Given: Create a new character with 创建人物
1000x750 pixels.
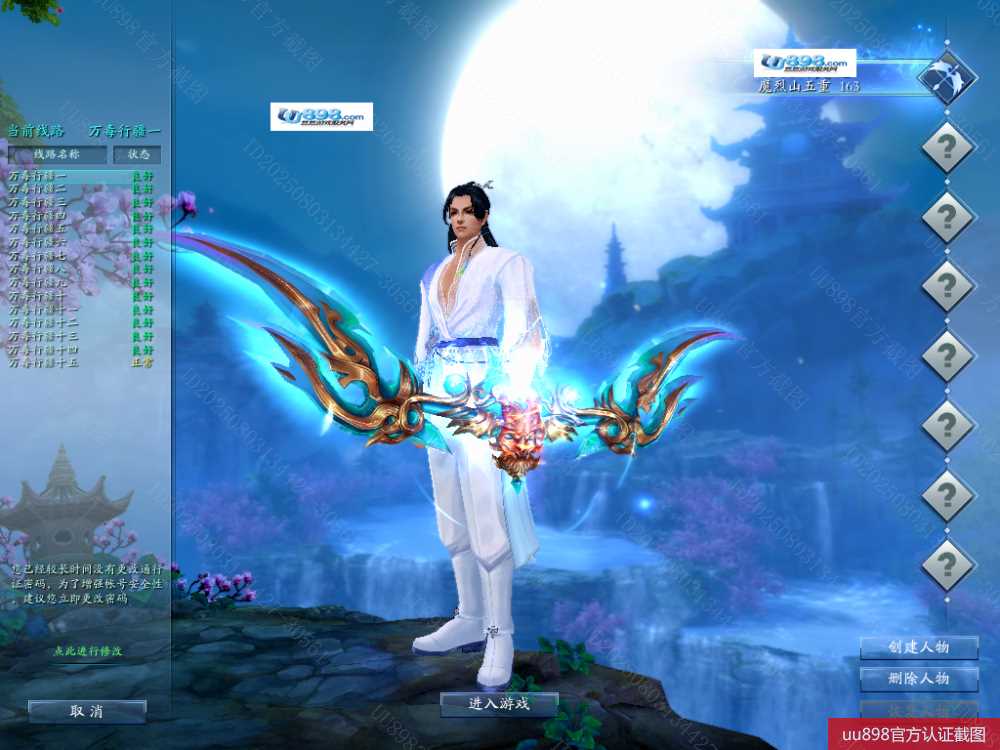Looking at the screenshot, I should pyautogui.click(x=918, y=647).
